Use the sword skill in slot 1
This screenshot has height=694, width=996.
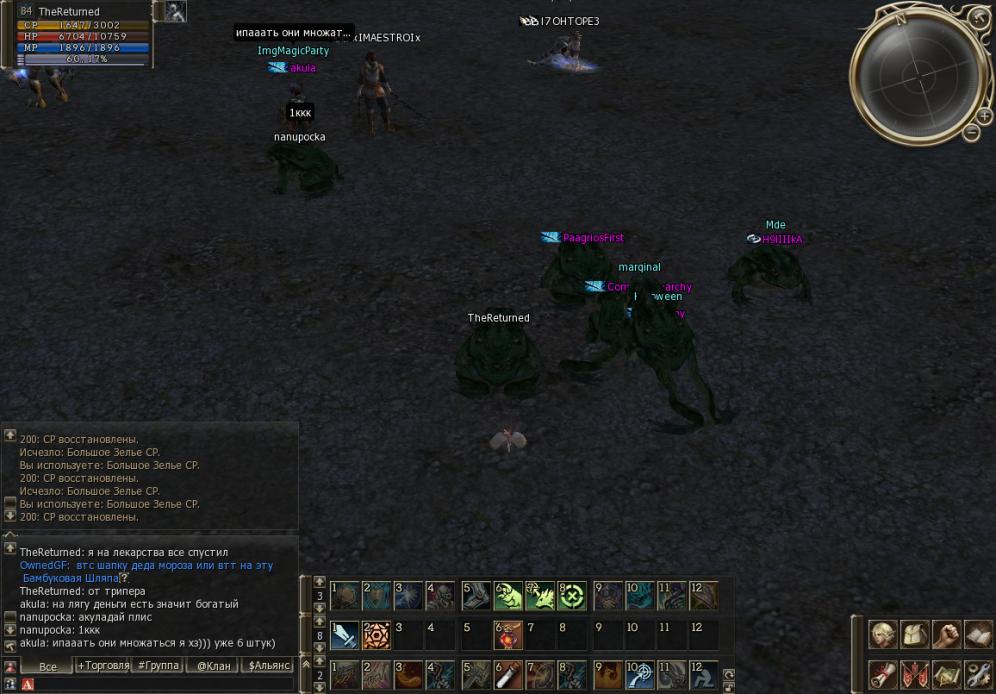click(x=344, y=635)
